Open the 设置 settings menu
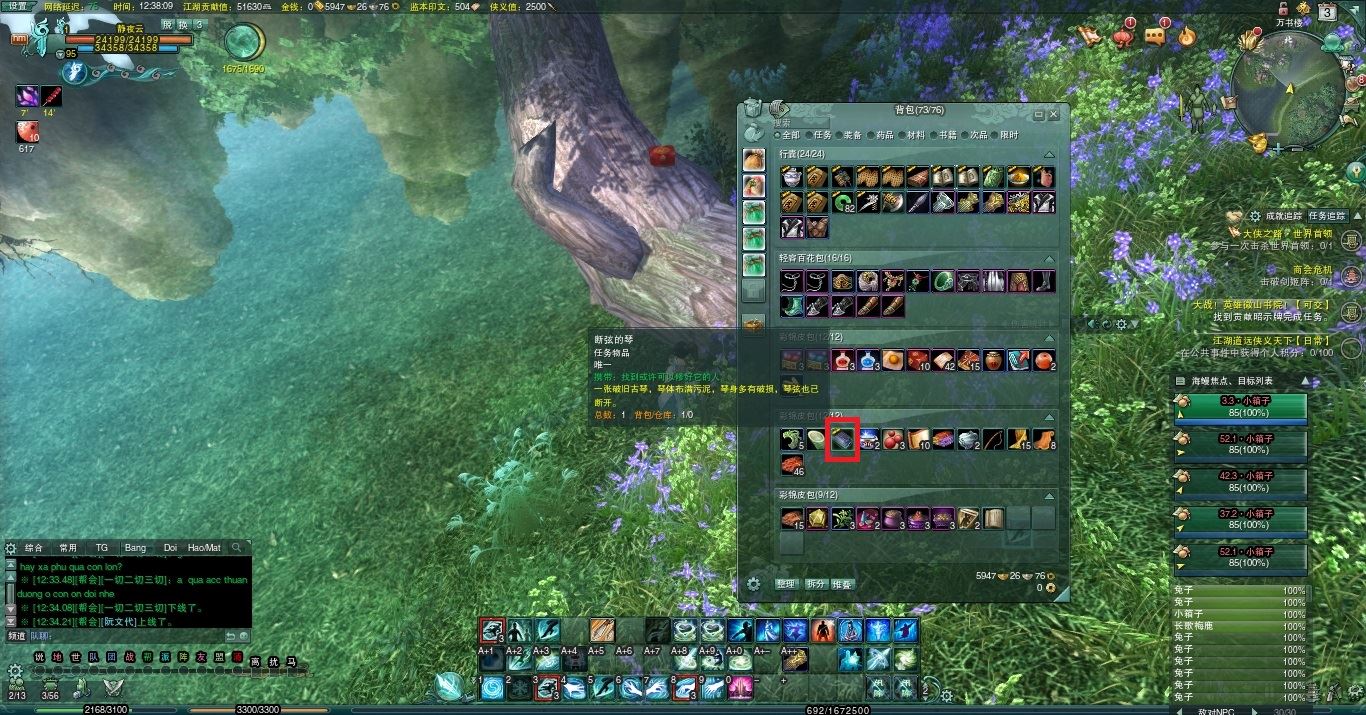The height and width of the screenshot is (715, 1366). coord(18,6)
